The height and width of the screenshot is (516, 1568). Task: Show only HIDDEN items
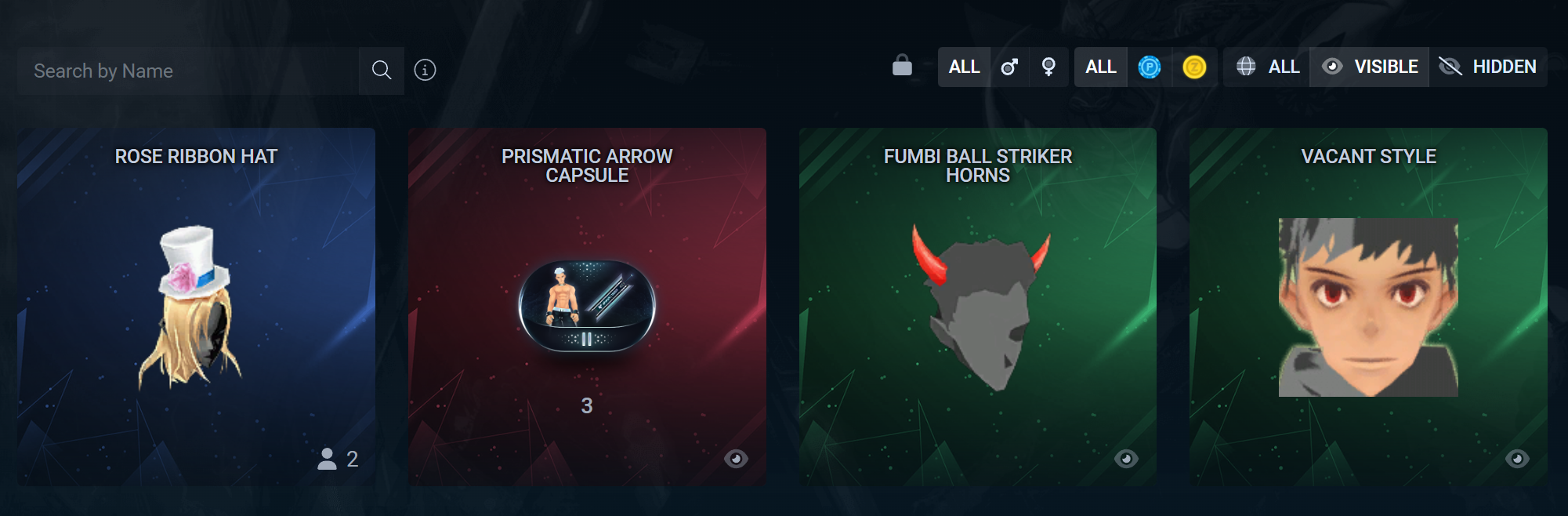(1488, 67)
